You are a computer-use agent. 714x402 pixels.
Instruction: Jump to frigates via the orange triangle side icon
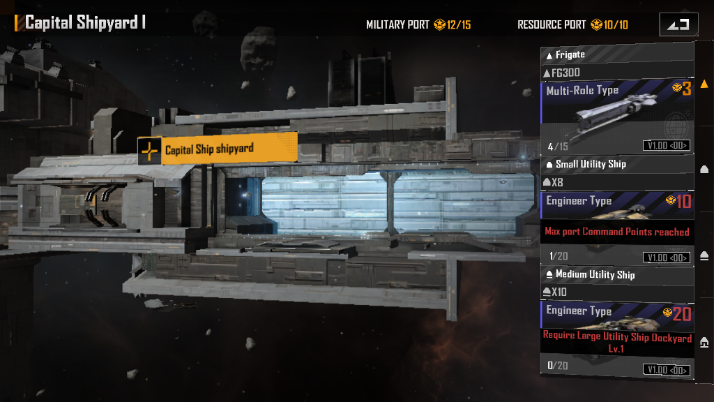[x=704, y=84]
